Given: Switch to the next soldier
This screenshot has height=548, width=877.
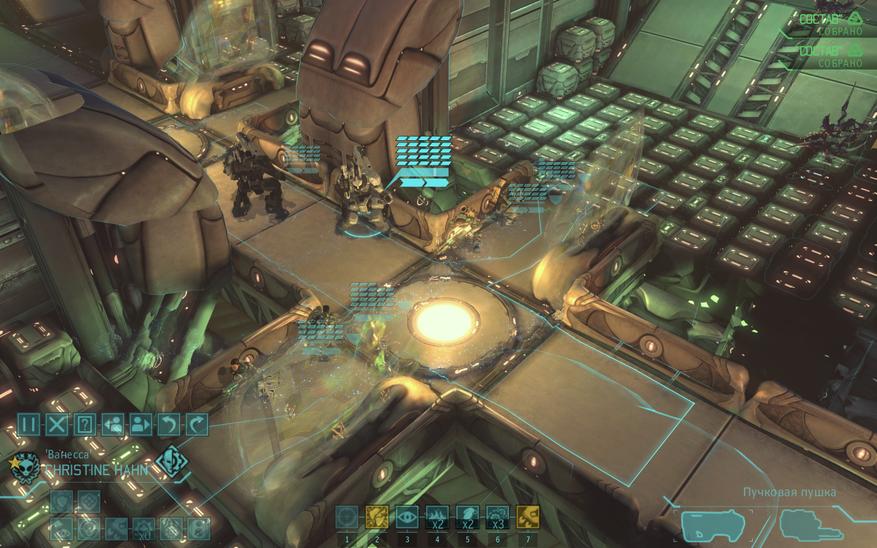Looking at the screenshot, I should click(141, 424).
